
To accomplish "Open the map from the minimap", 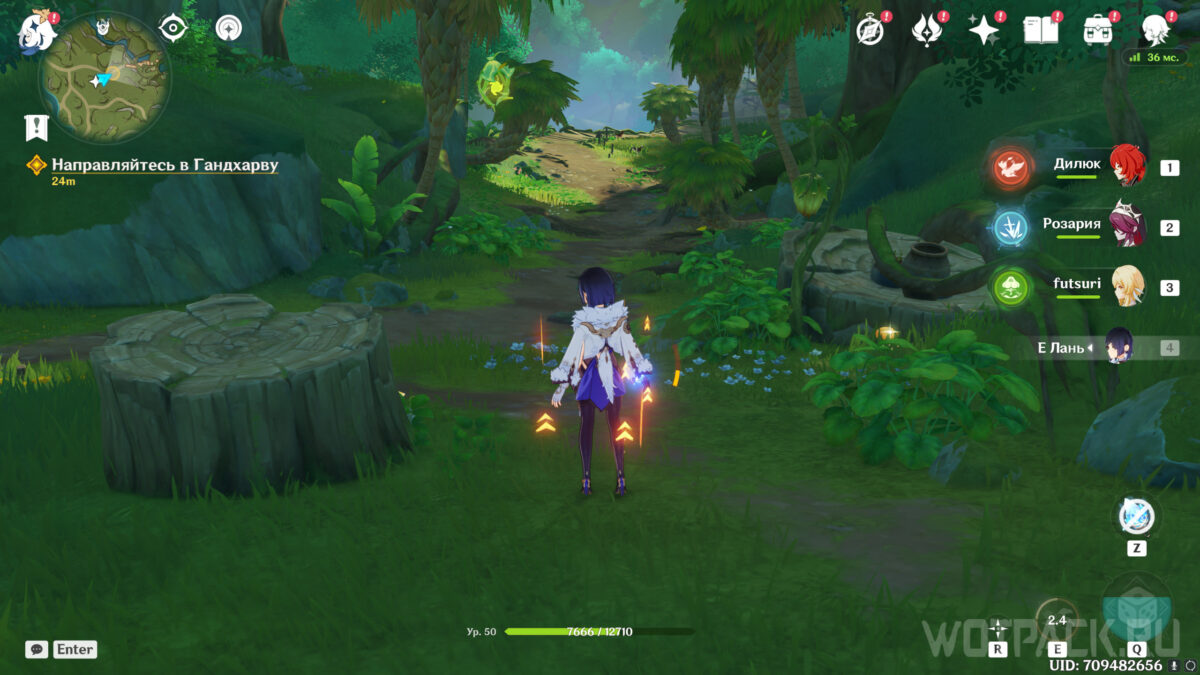I will pyautogui.click(x=105, y=78).
